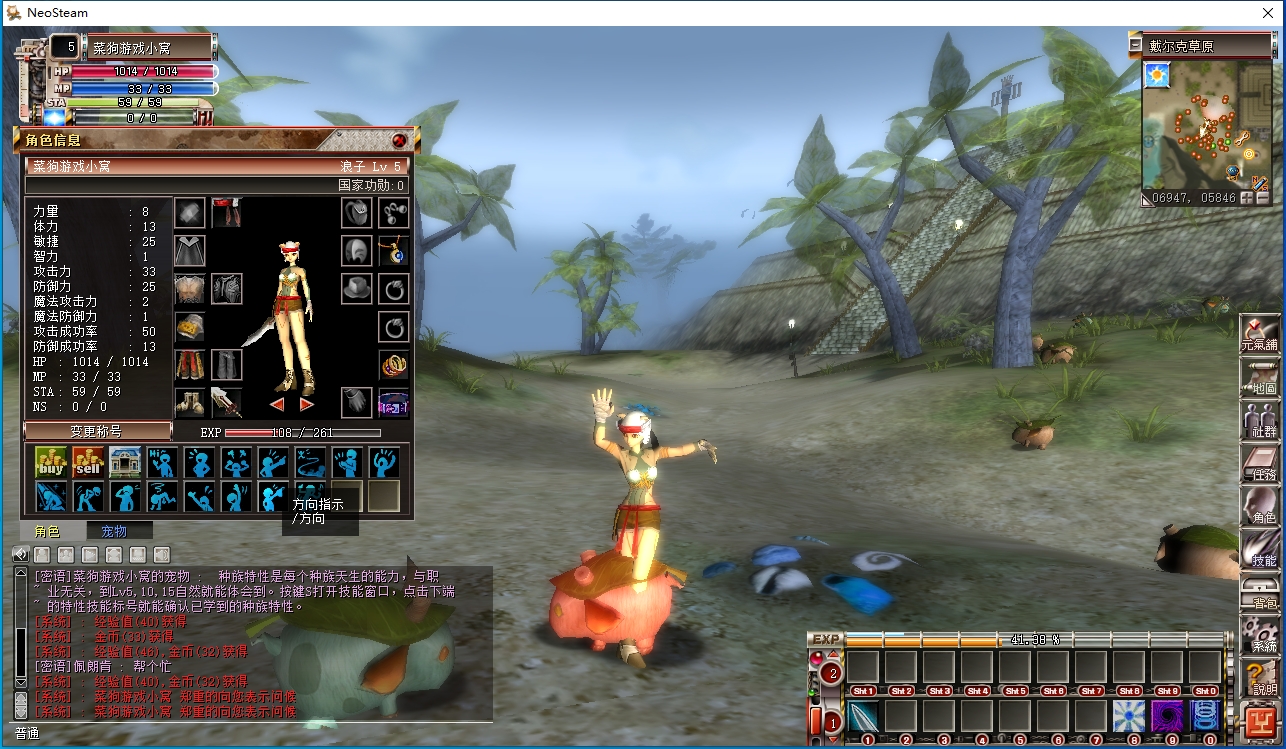The height and width of the screenshot is (749, 1286).
Task: Switch hotbar to page 2
Action: [833, 674]
